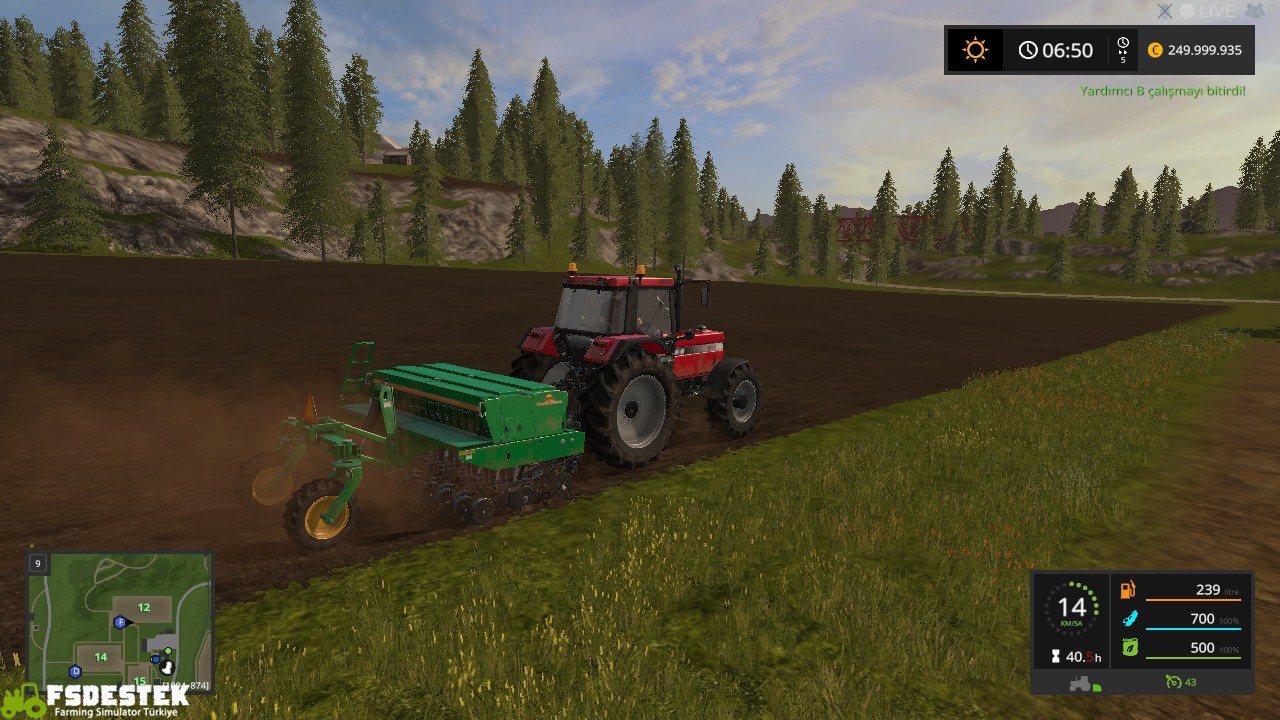The image size is (1280, 720).
Task: Click the fuel pump icon in the HUD
Action: point(1128,590)
